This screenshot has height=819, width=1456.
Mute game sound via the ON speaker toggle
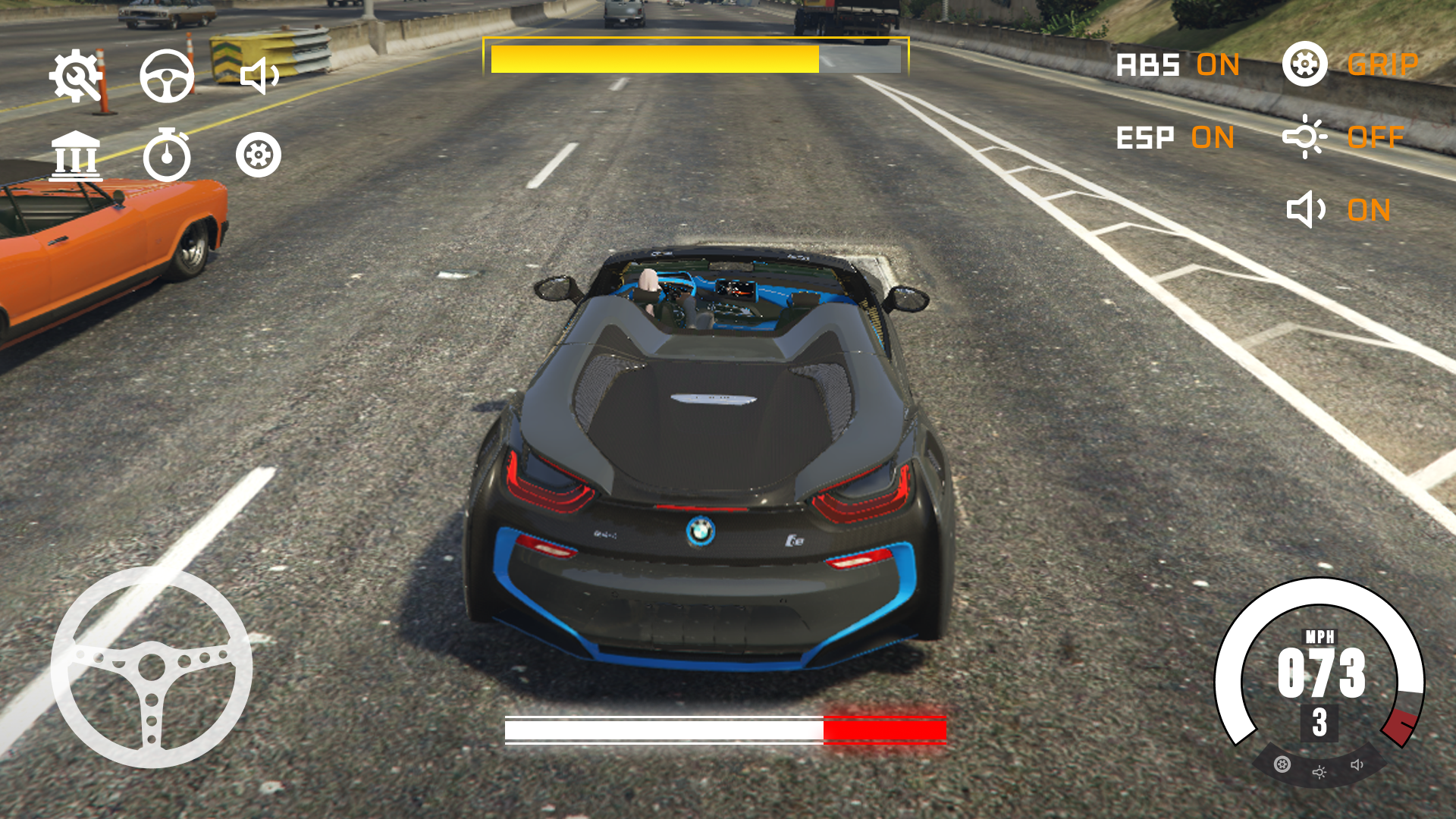click(x=1371, y=210)
